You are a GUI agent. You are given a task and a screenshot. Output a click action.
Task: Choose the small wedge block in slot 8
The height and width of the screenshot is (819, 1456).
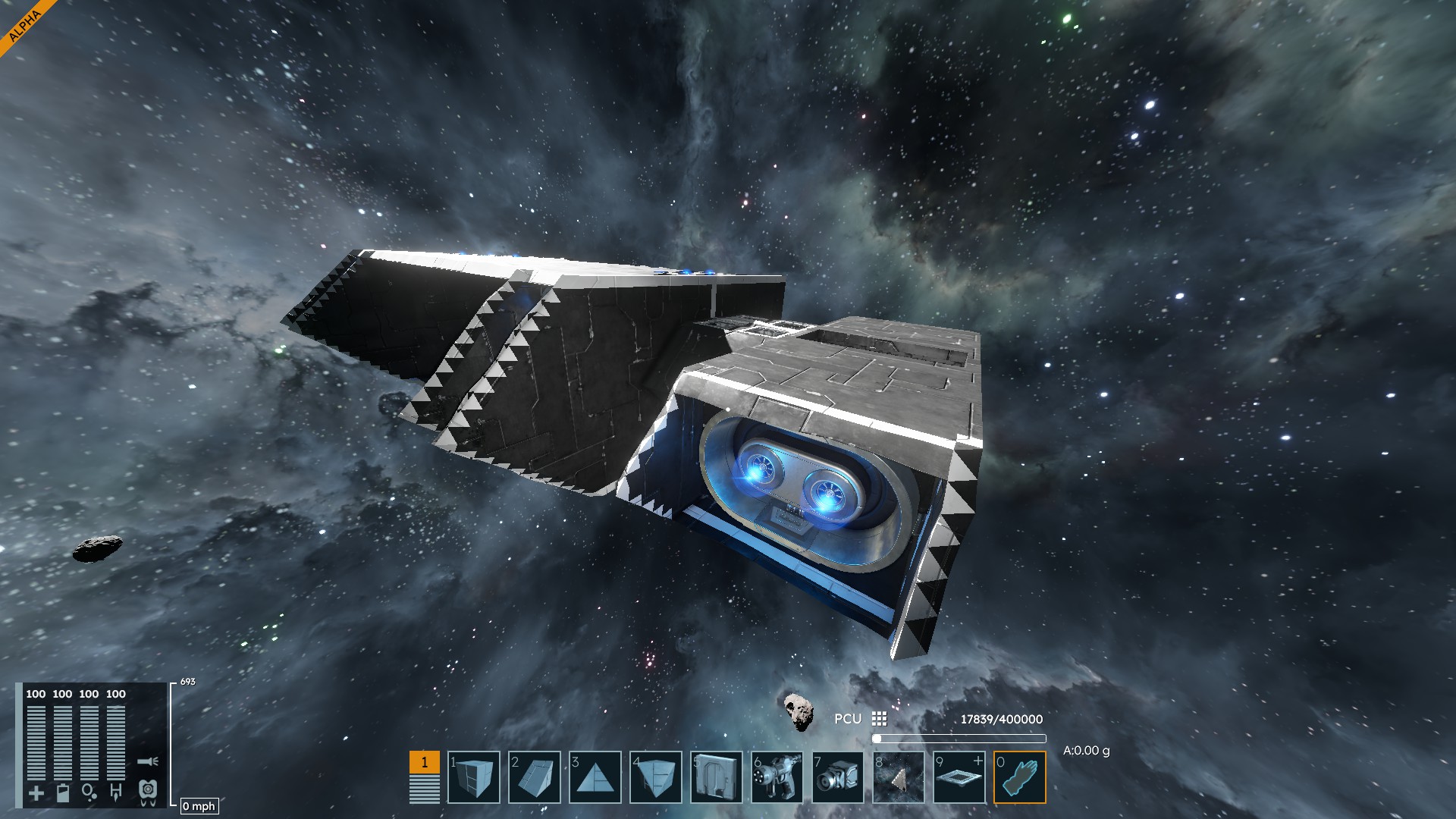click(x=899, y=777)
